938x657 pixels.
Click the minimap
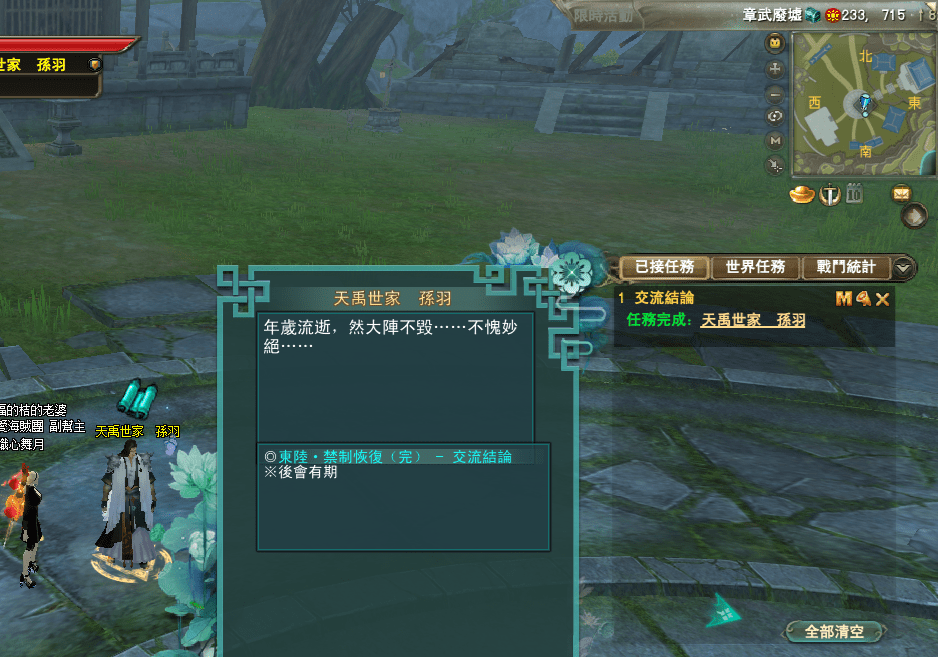[864, 104]
